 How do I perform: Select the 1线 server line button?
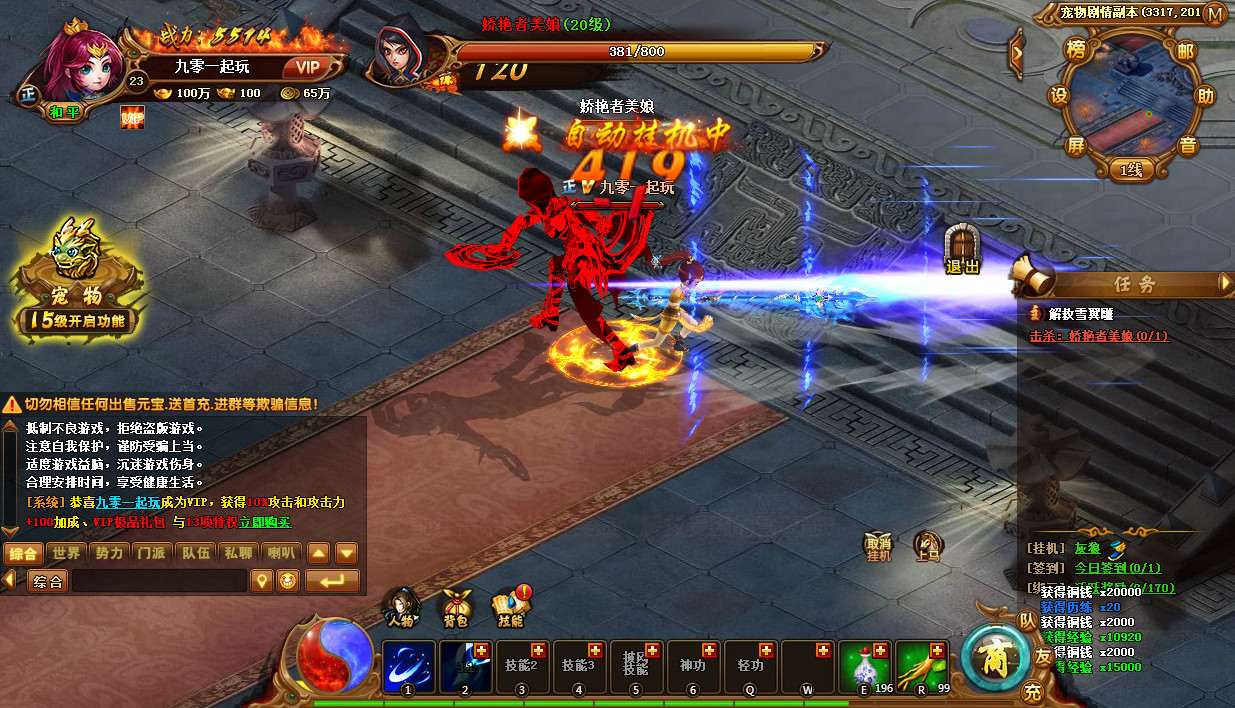1131,171
